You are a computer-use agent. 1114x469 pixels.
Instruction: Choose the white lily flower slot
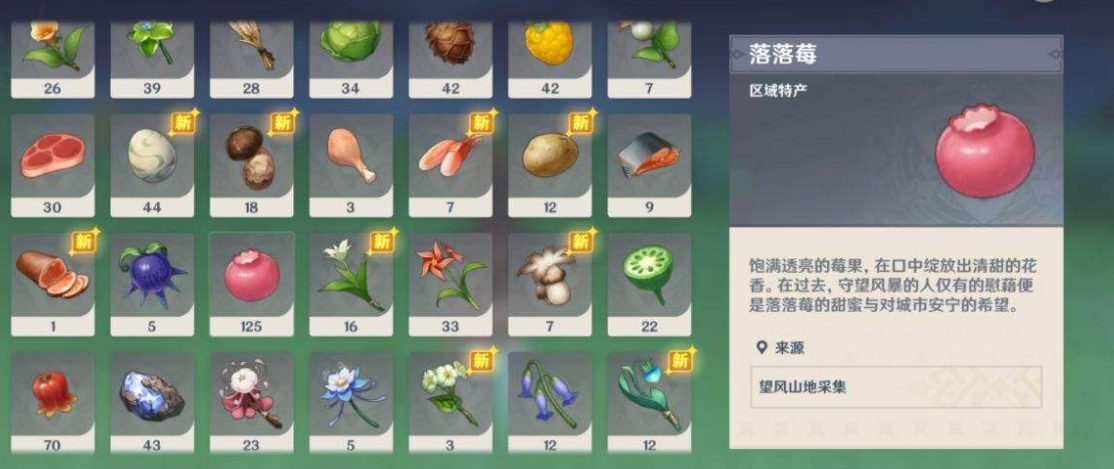coord(351,276)
